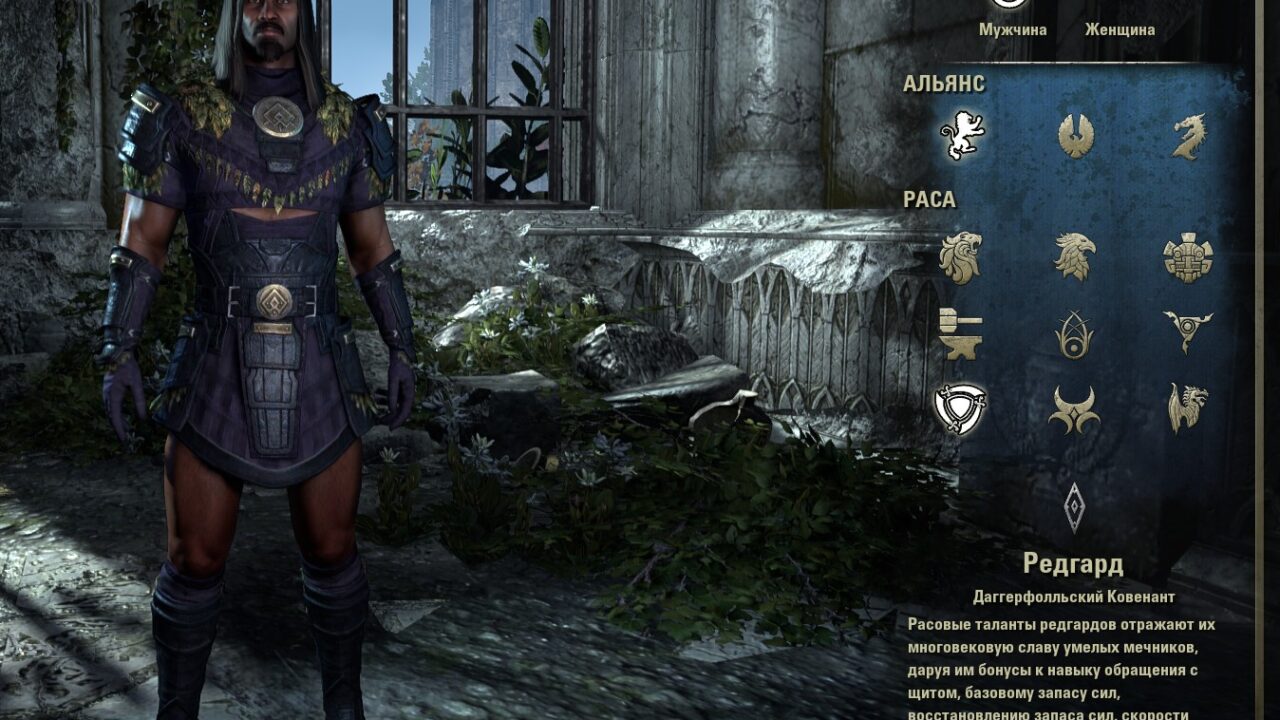The height and width of the screenshot is (720, 1280).
Task: Select the Khajiit crescent moons race icon
Action: click(1075, 409)
